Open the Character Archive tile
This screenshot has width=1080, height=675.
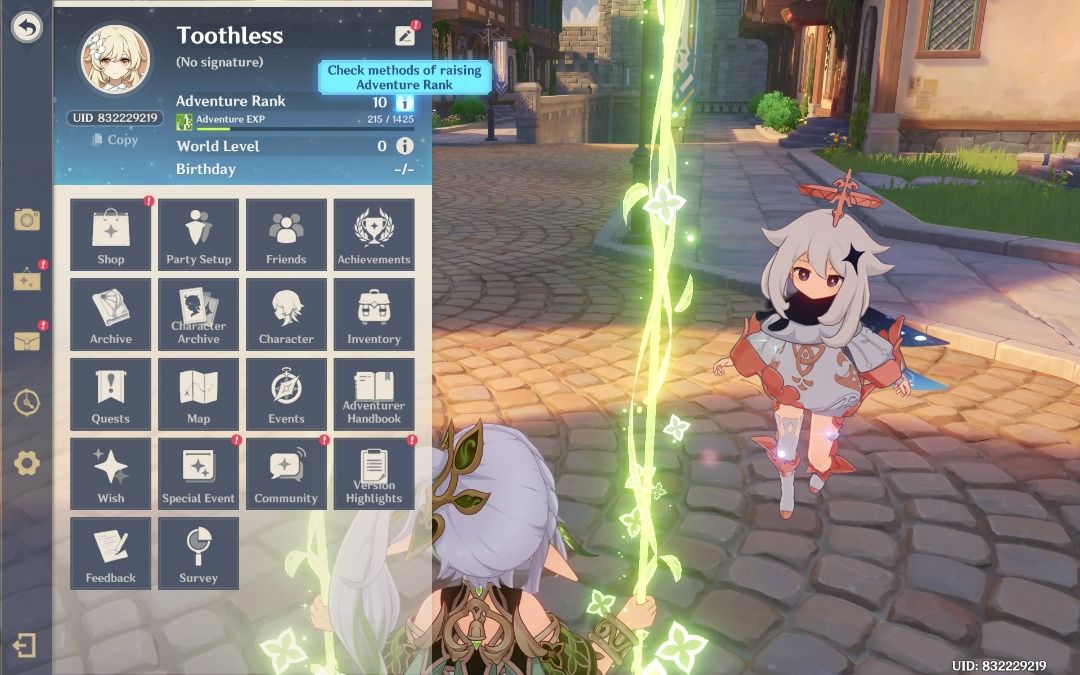198,314
